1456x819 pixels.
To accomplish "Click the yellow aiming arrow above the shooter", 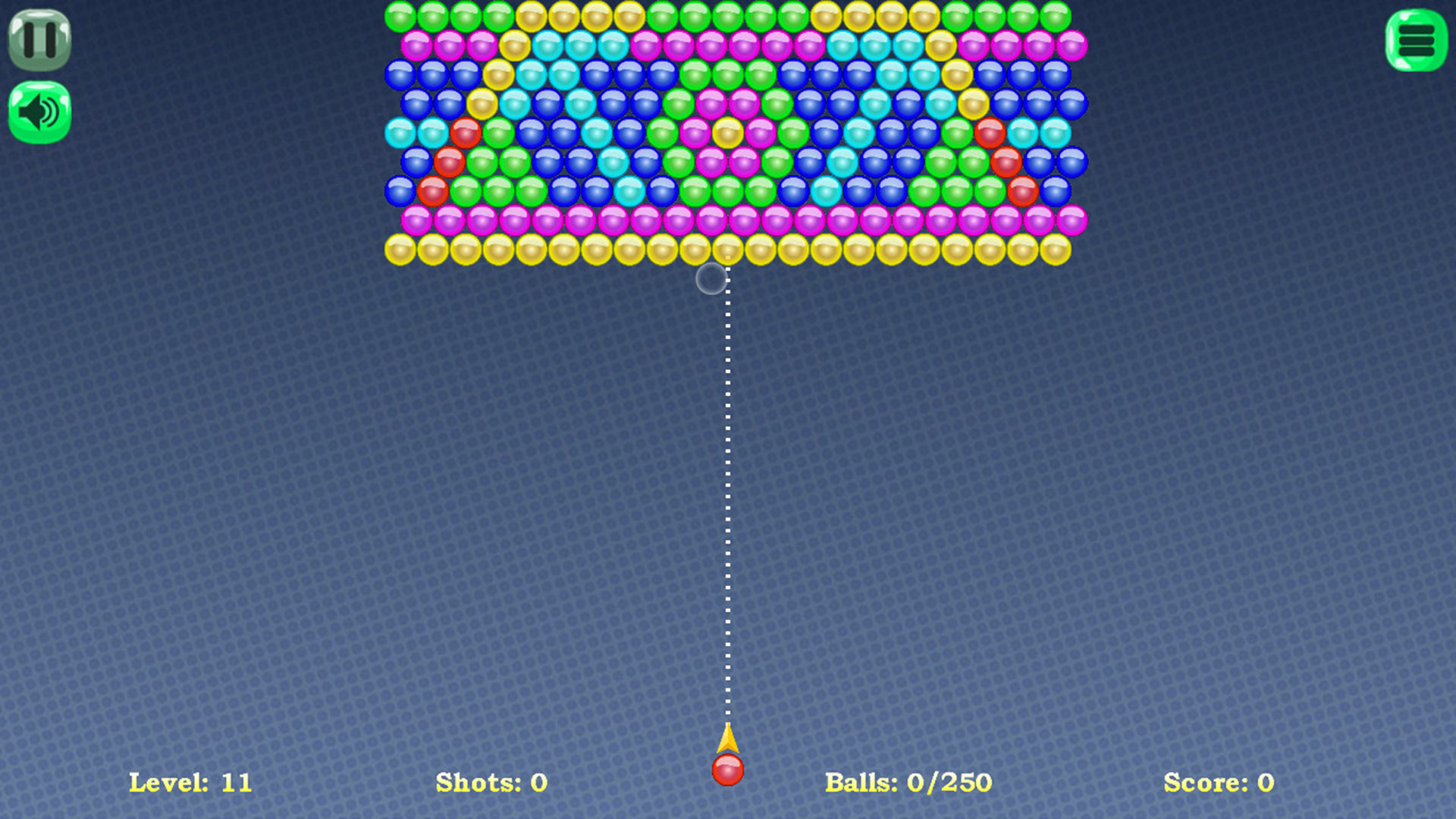I will point(727,739).
